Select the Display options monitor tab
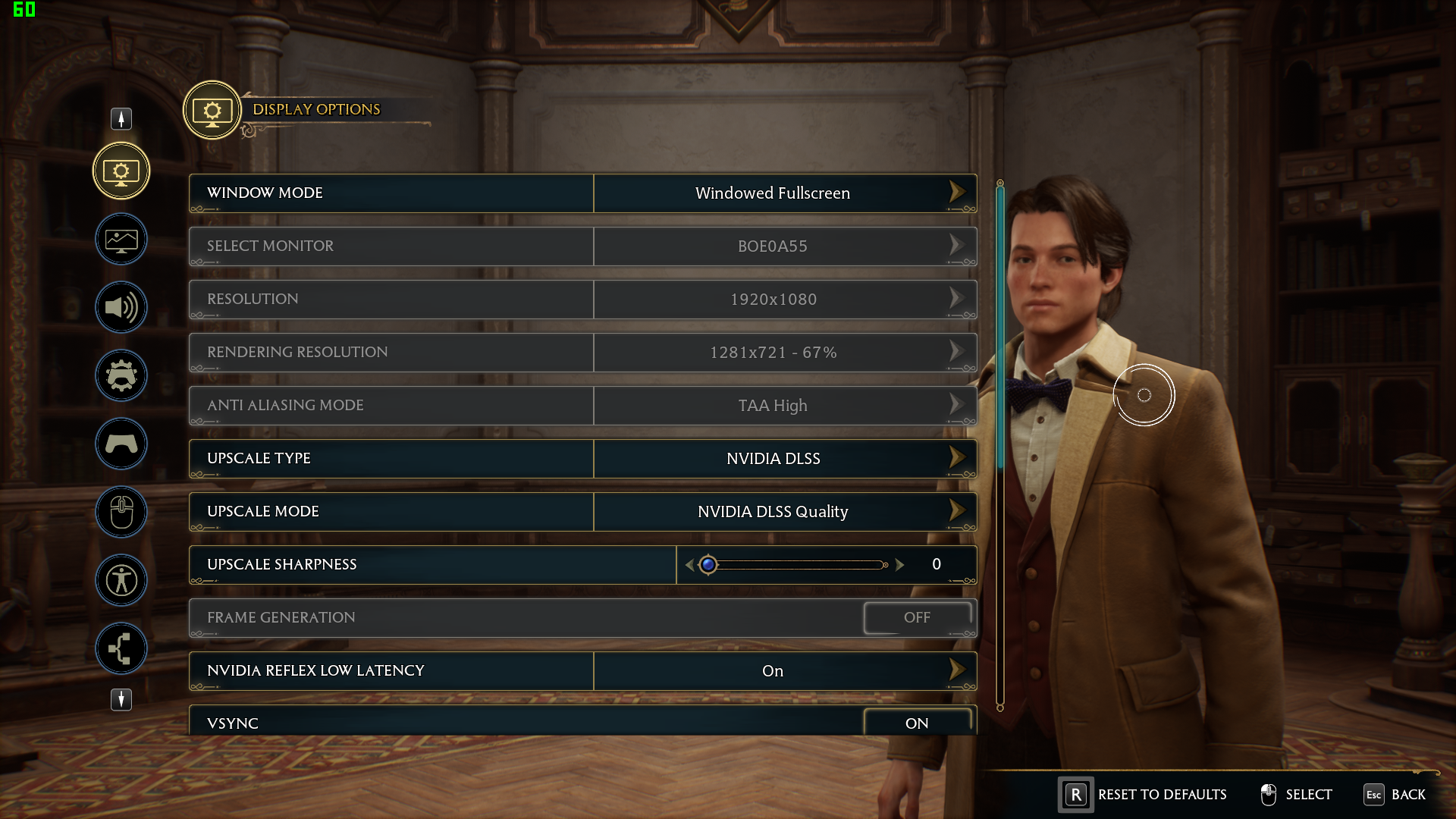The width and height of the screenshot is (1456, 819). point(121,171)
